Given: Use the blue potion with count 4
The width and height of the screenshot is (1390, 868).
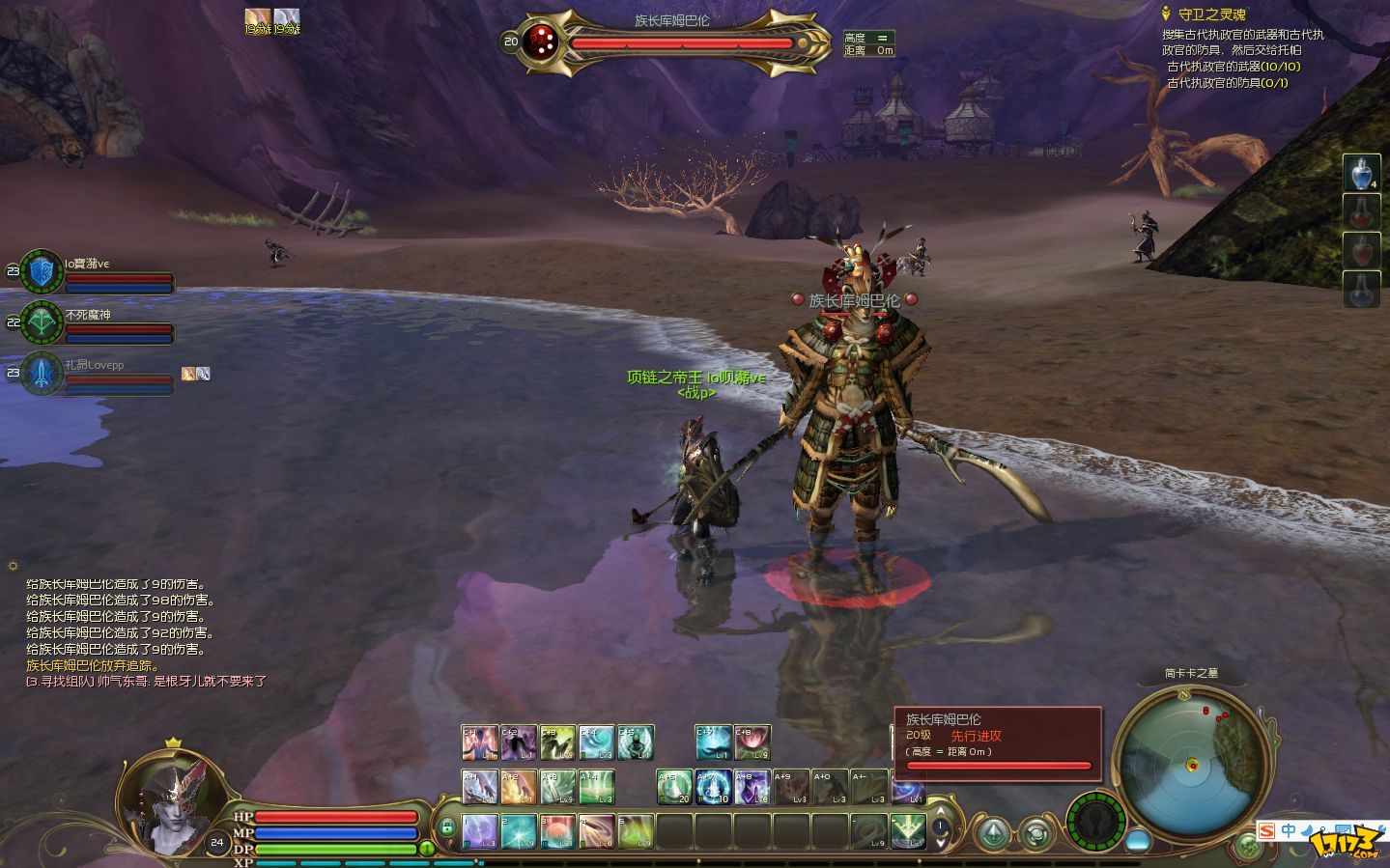Looking at the screenshot, I should (x=1361, y=174).
